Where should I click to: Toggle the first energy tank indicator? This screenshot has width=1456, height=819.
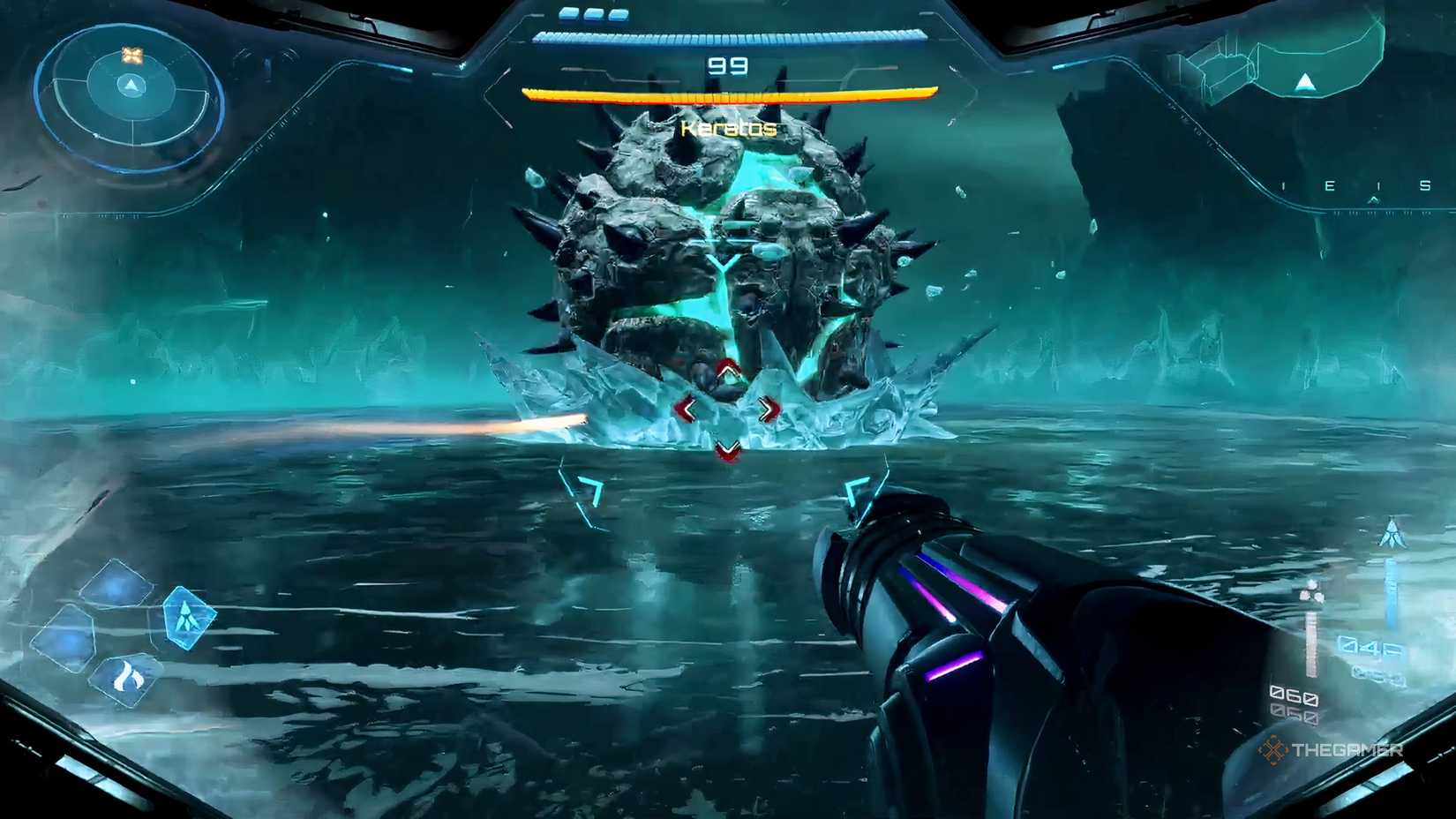567,14
